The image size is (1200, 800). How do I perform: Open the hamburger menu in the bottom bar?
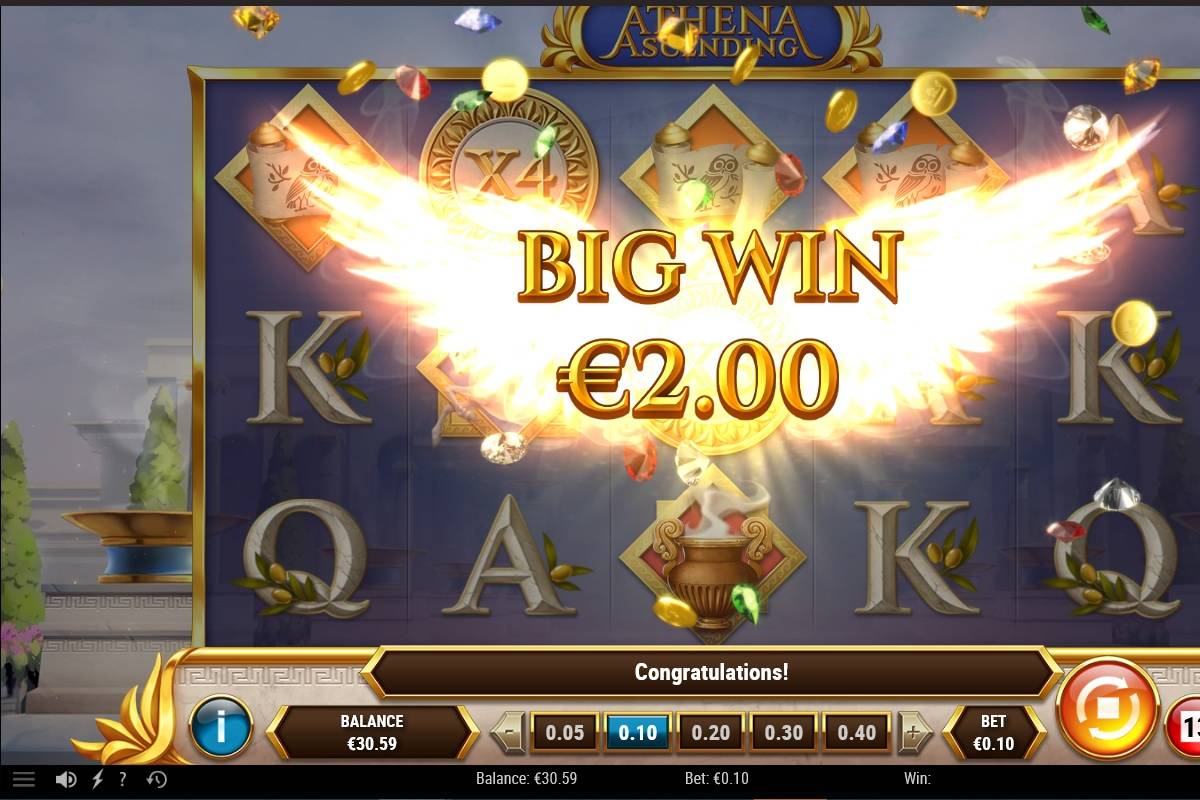(x=24, y=779)
